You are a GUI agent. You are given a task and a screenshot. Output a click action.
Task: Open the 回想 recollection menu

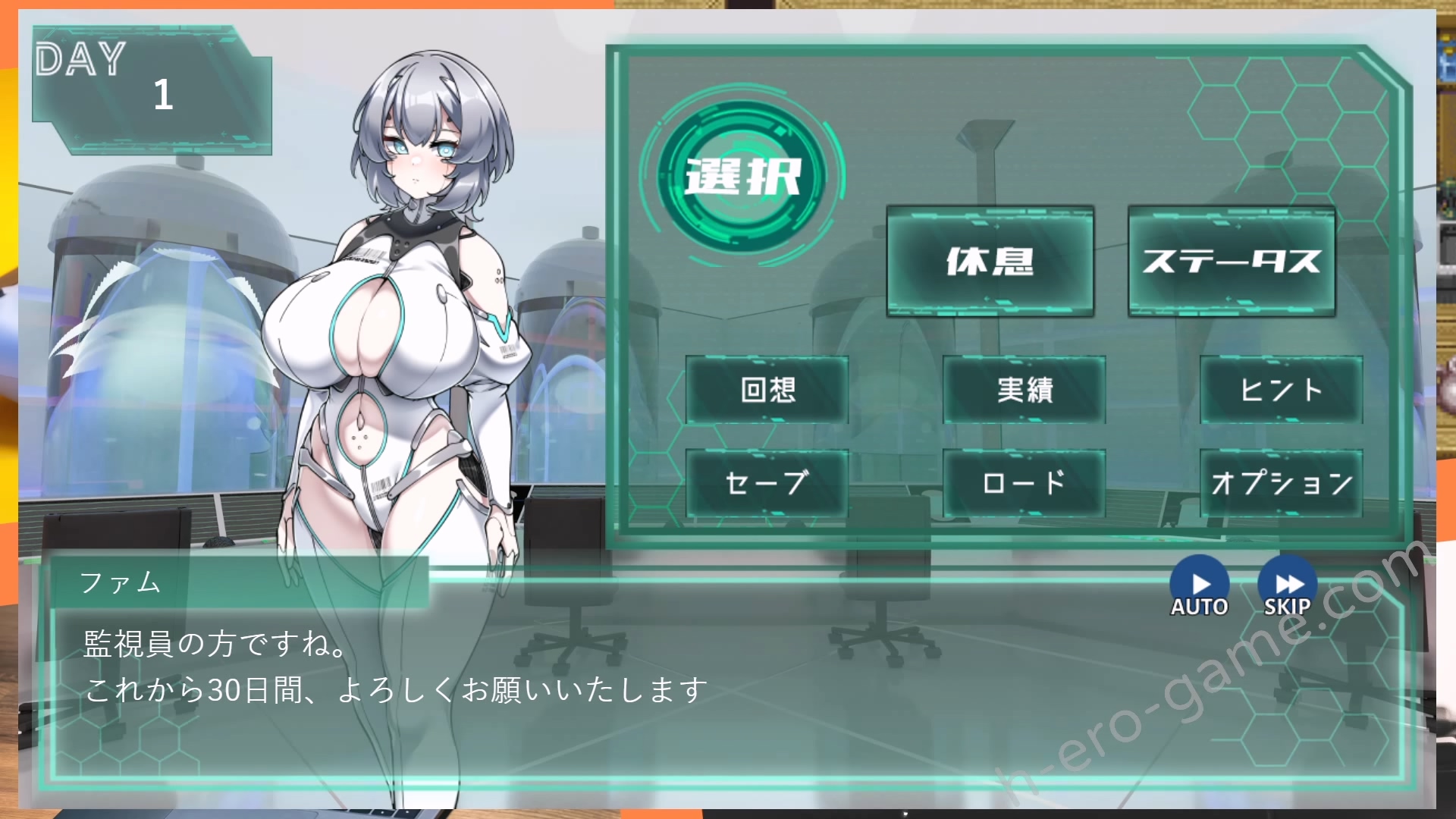point(767,390)
